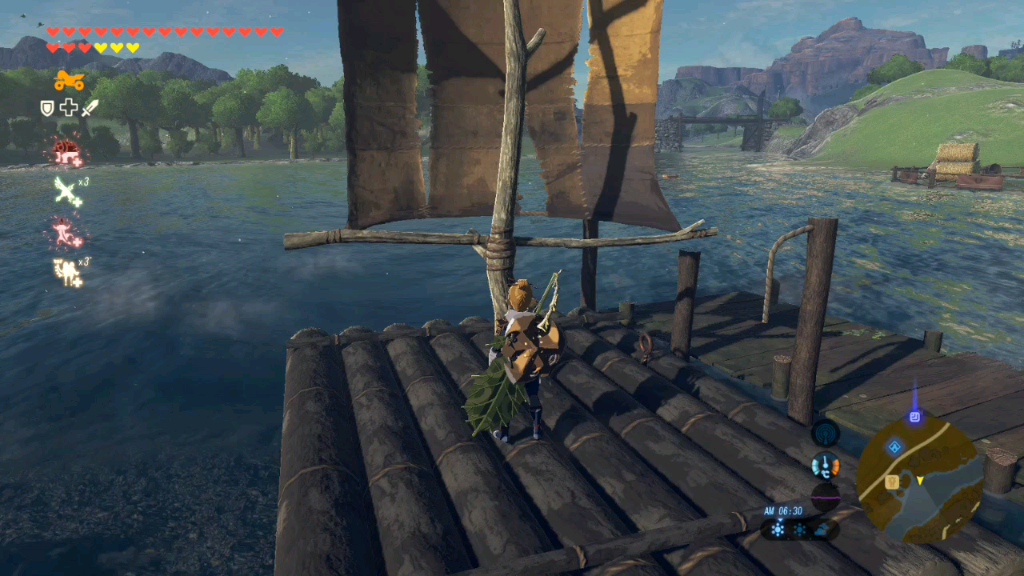Viewport: 1024px width, 576px height.
Task: Select the yellow square marker on the minimap
Action: point(891,482)
